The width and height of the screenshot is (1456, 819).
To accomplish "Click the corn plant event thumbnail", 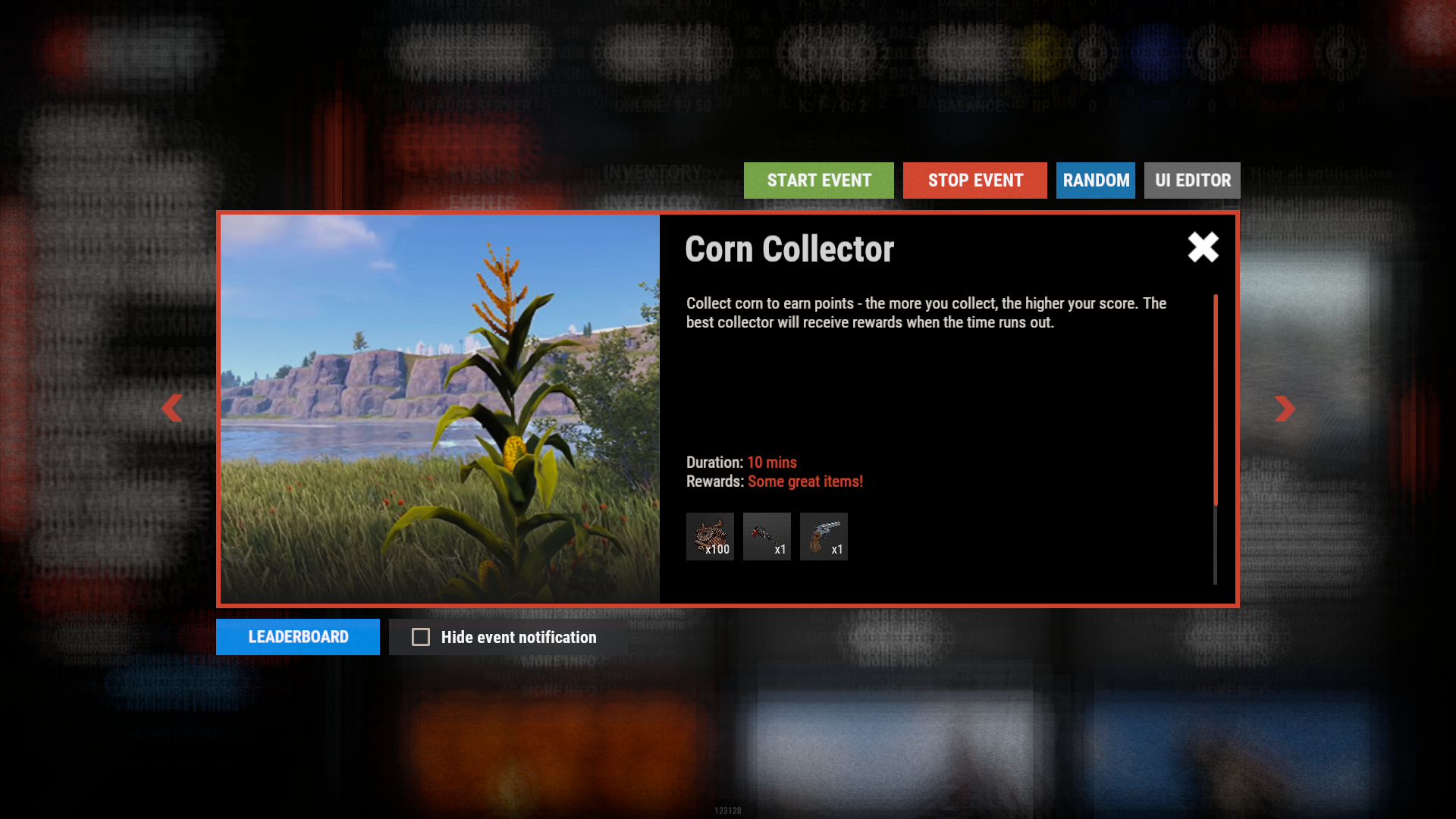I will point(440,409).
